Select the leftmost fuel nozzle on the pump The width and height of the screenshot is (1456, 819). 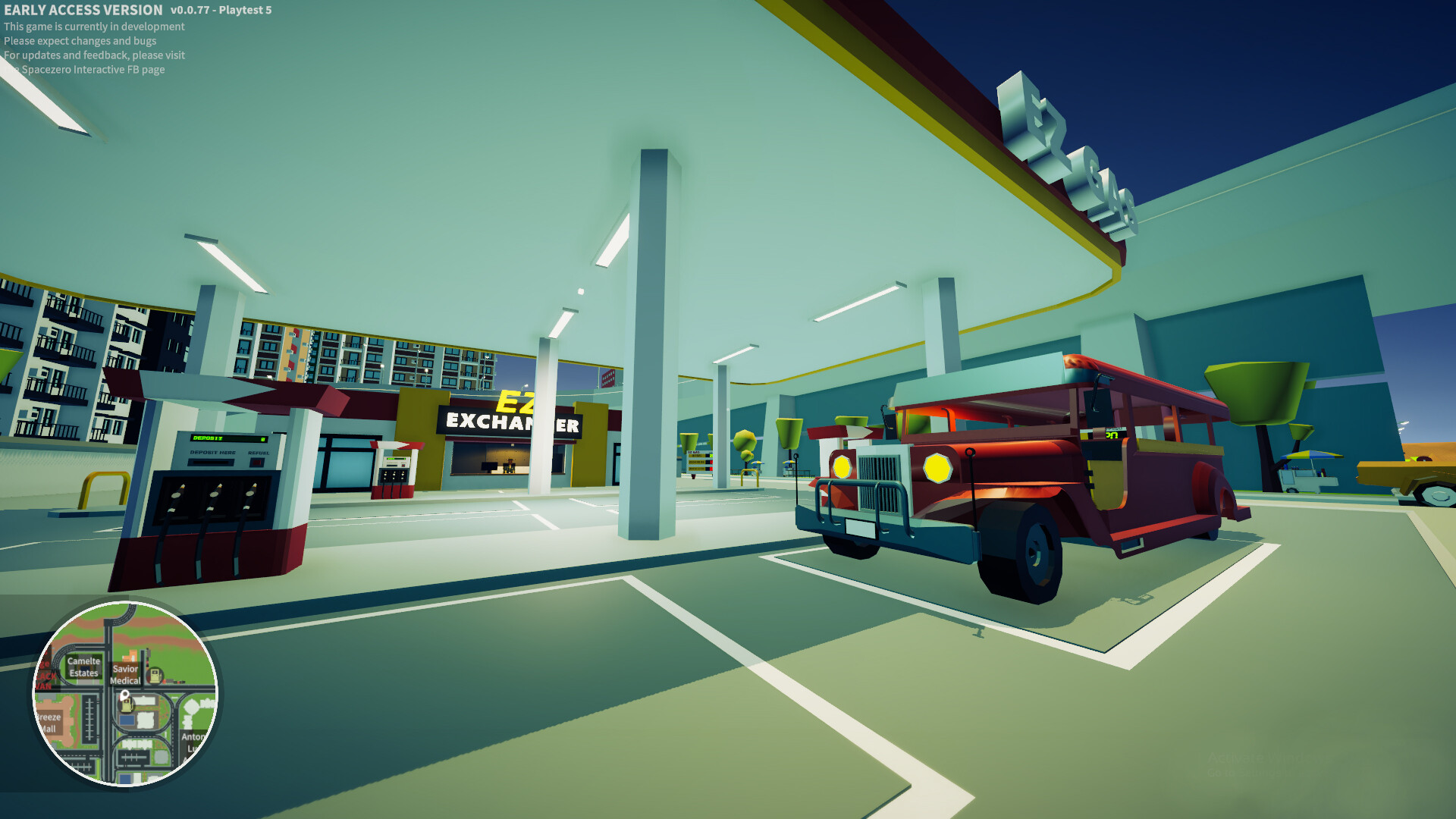pos(178,495)
